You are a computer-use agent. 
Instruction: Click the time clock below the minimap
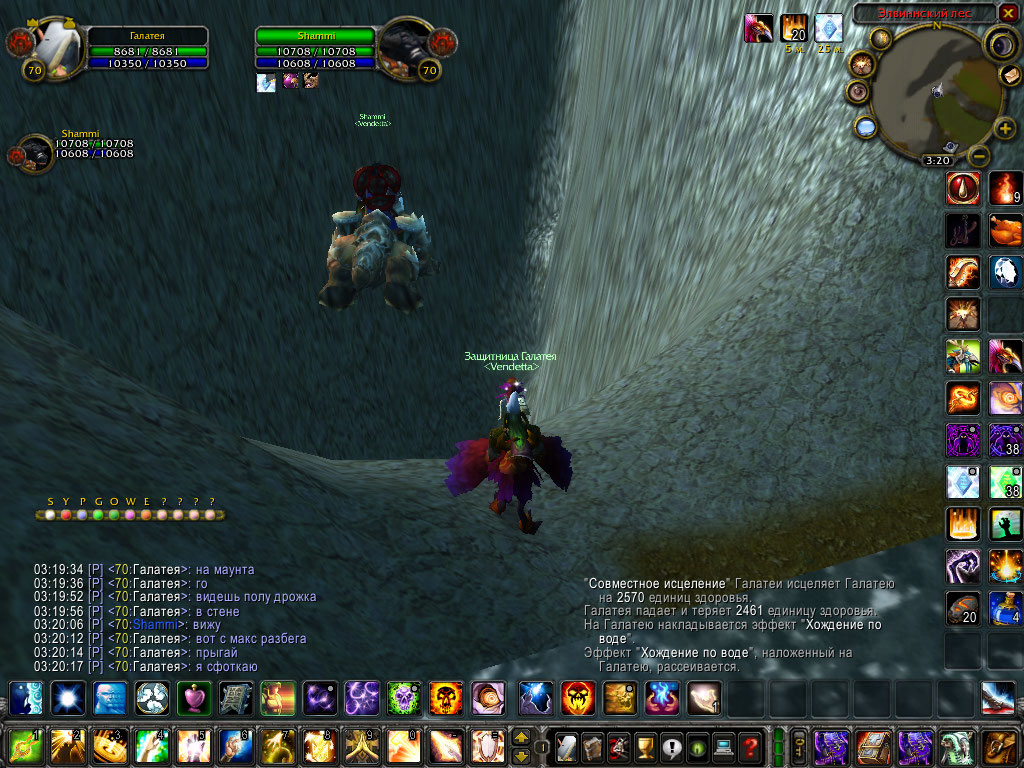tap(937, 160)
